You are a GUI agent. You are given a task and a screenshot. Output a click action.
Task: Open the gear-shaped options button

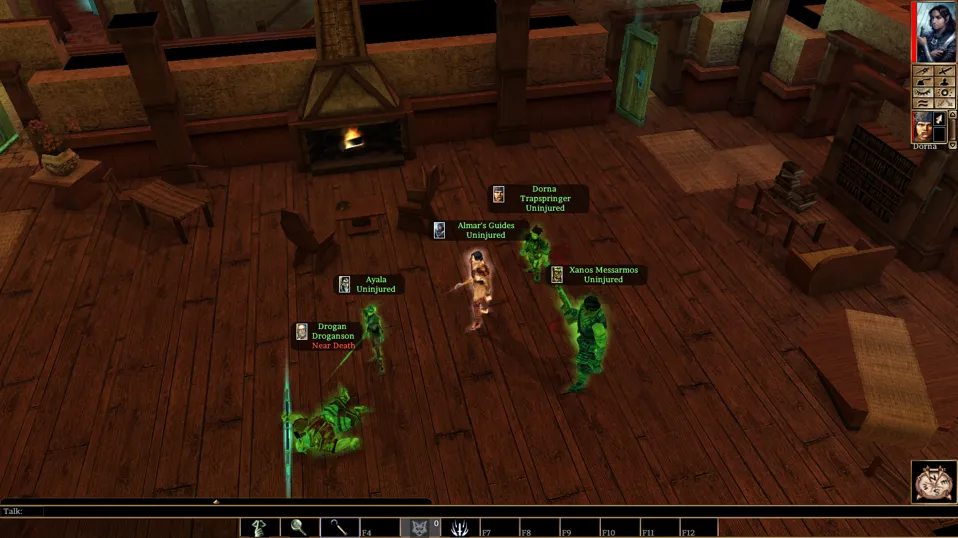pyautogui.click(x=944, y=93)
